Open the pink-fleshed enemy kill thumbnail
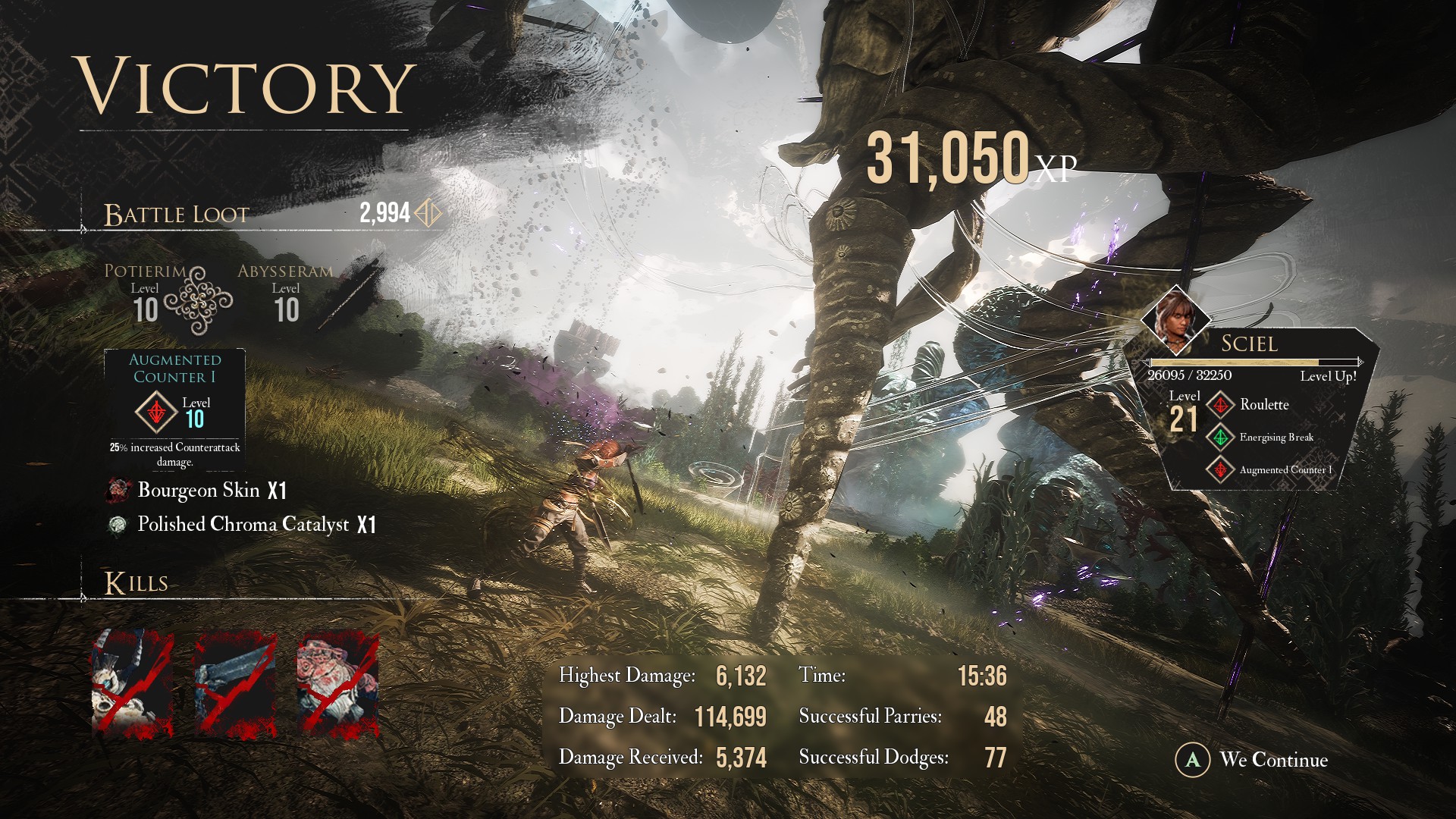Image resolution: width=1456 pixels, height=819 pixels. point(337,685)
